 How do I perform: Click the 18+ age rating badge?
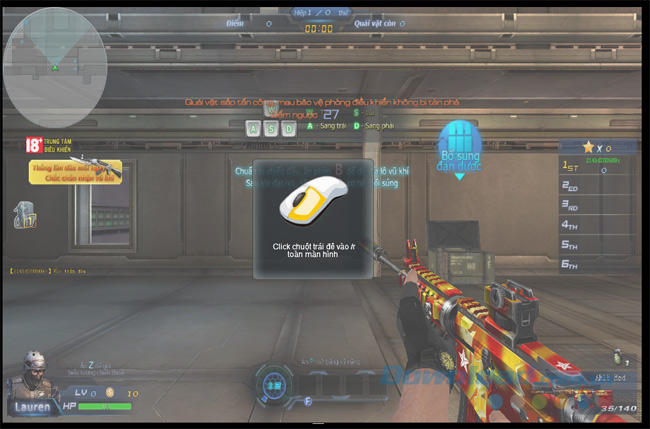click(x=36, y=145)
